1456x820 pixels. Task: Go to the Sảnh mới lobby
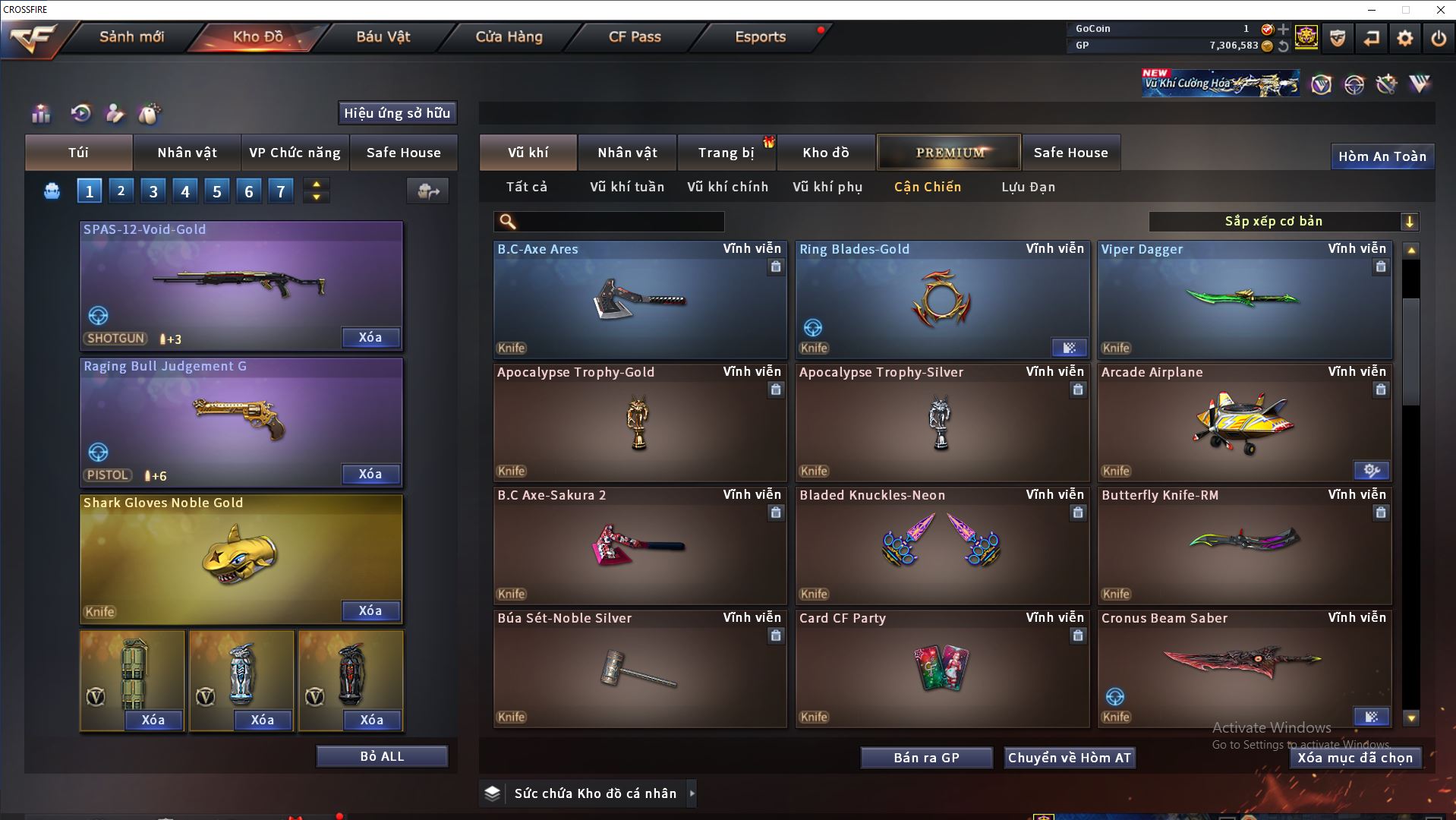pyautogui.click(x=131, y=36)
